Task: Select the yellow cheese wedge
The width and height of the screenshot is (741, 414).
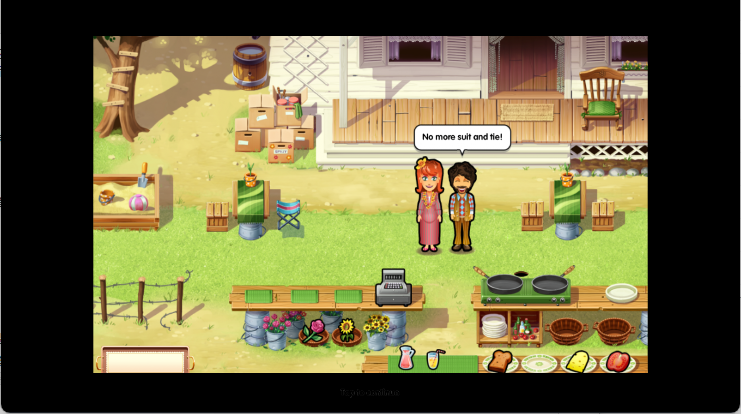Action: tap(577, 361)
